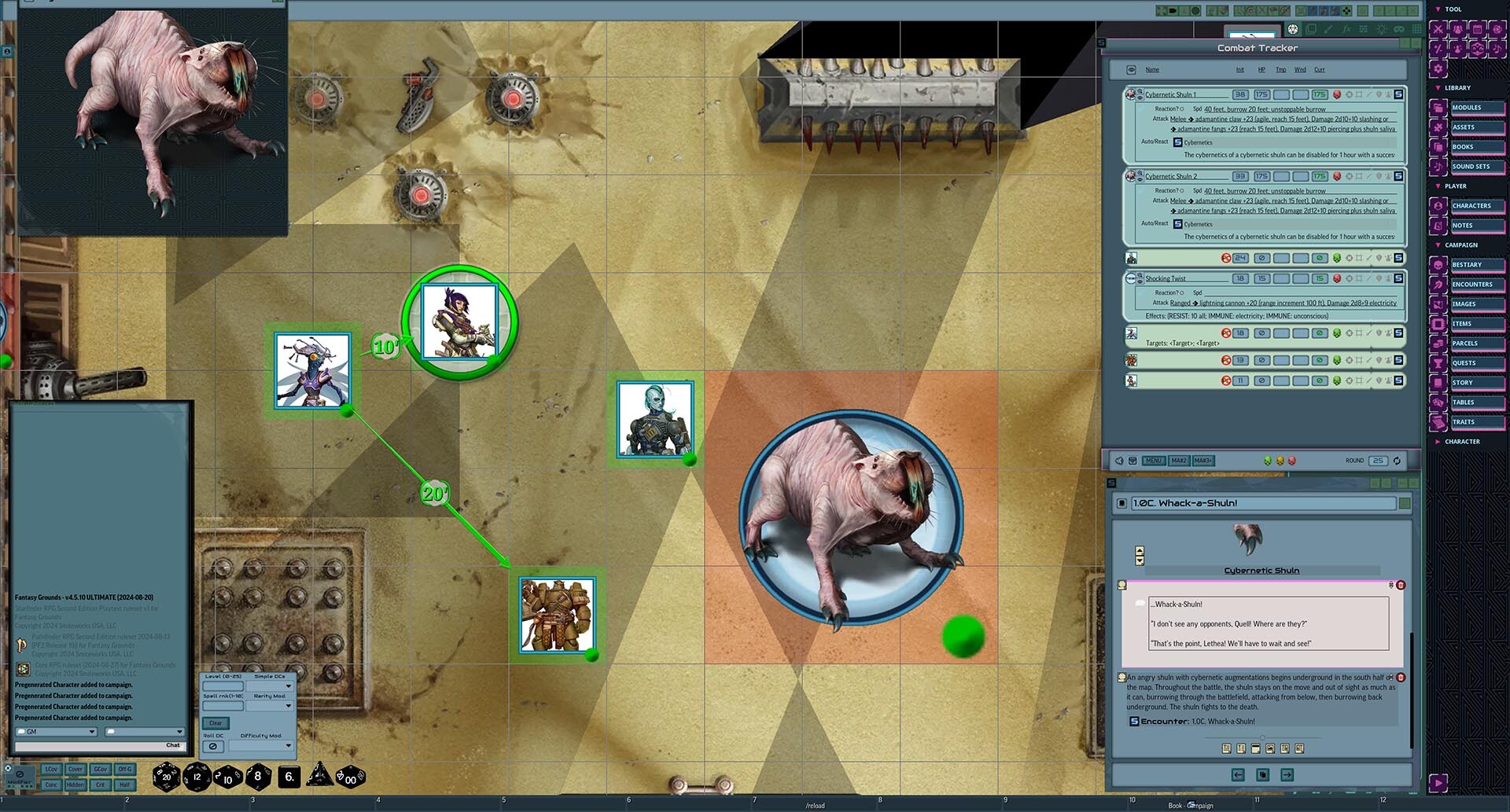This screenshot has width=1510, height=812.
Task: Open the grid icon on the map toolbar
Action: tap(1416, 29)
